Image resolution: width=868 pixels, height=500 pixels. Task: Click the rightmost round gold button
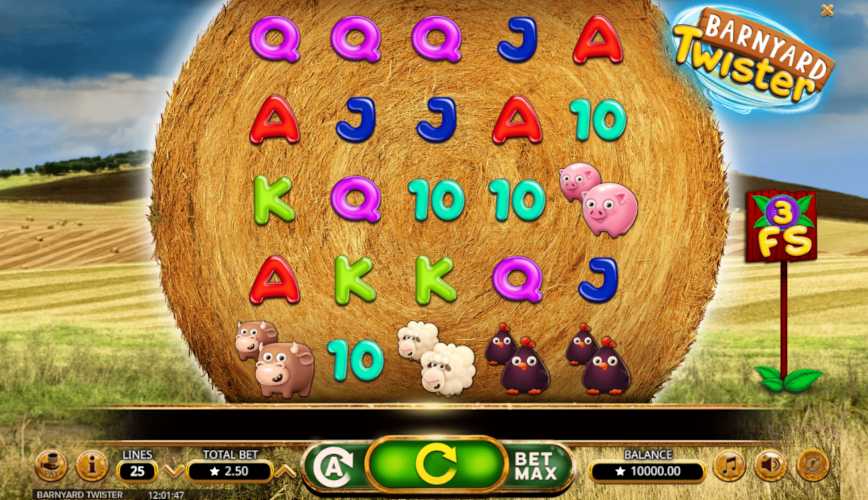(812, 465)
